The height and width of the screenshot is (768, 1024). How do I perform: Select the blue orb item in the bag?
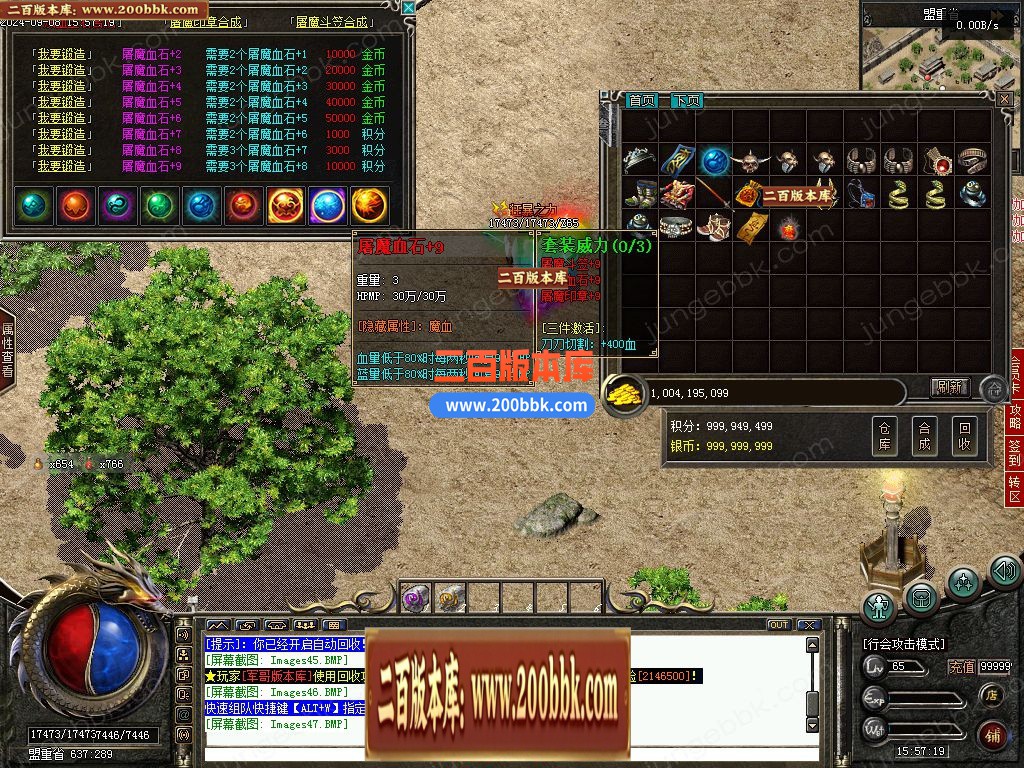[x=713, y=160]
